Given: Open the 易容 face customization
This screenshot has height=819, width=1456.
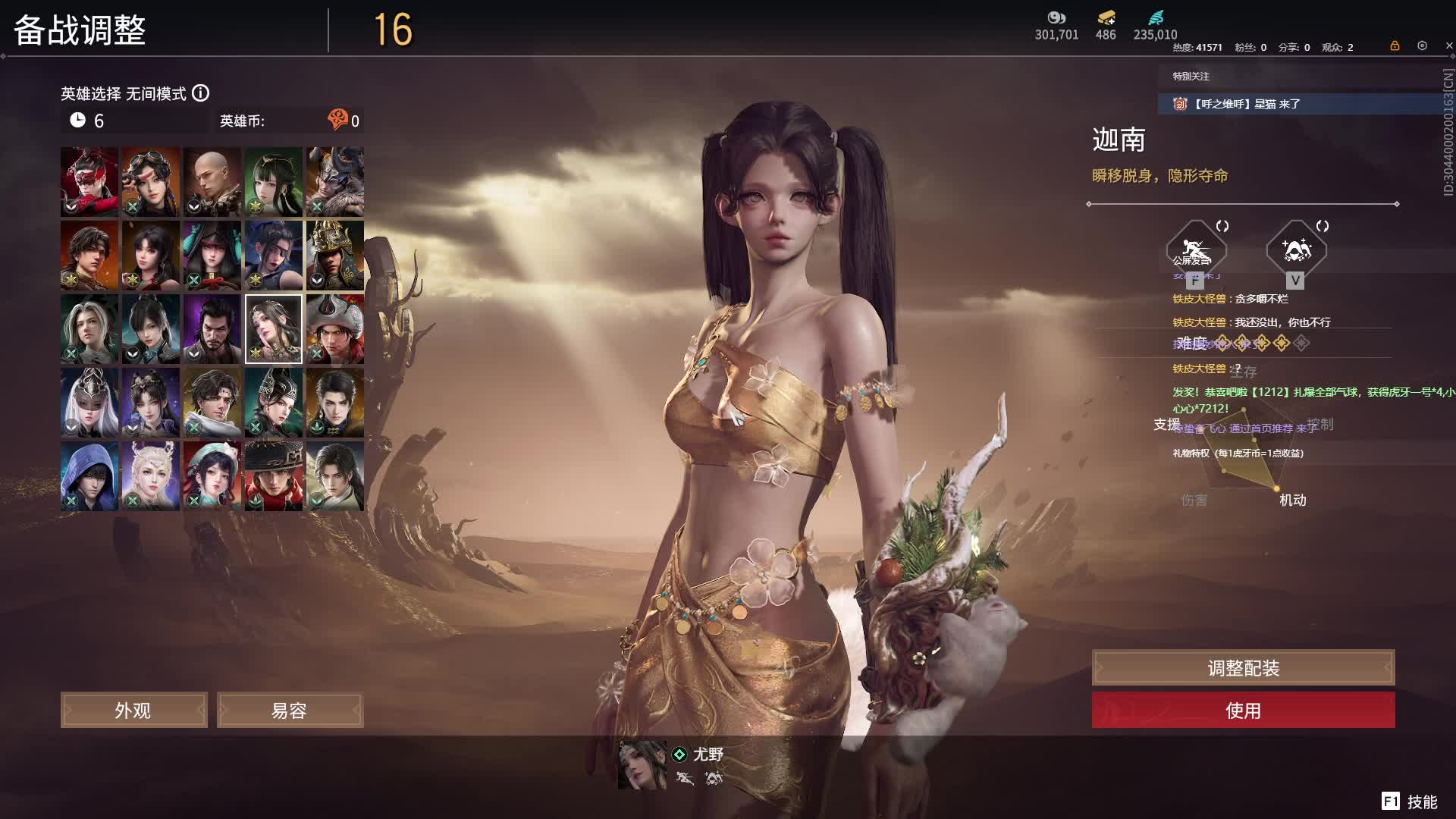Looking at the screenshot, I should (290, 710).
